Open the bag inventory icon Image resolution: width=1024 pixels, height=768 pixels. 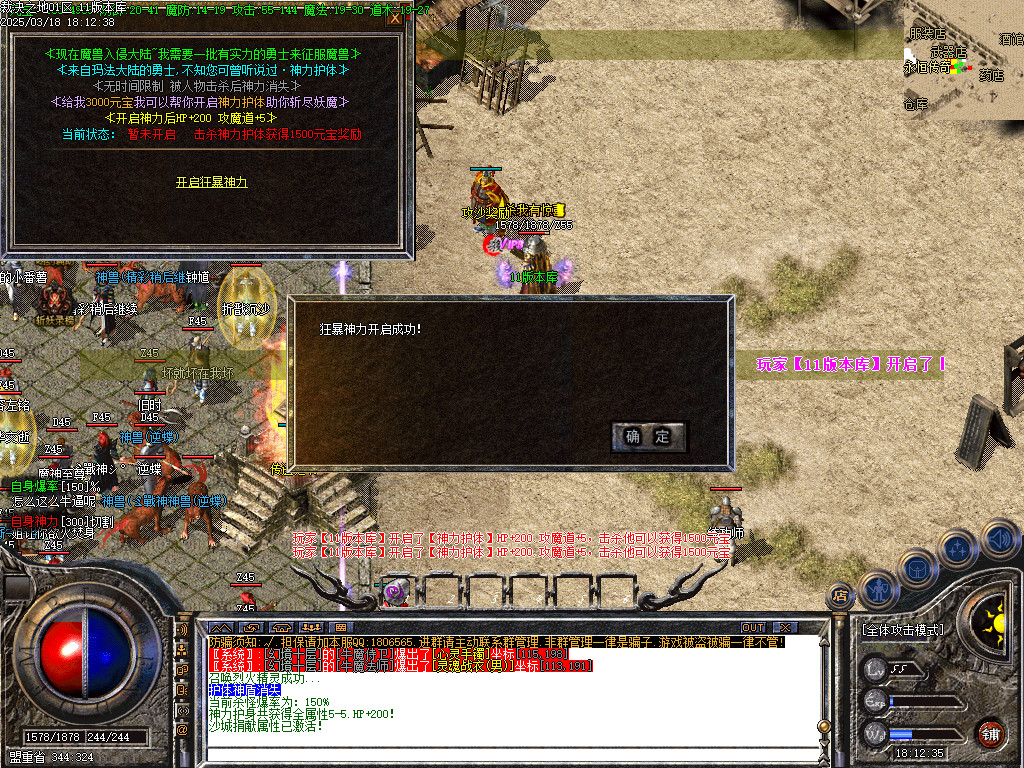[917, 569]
